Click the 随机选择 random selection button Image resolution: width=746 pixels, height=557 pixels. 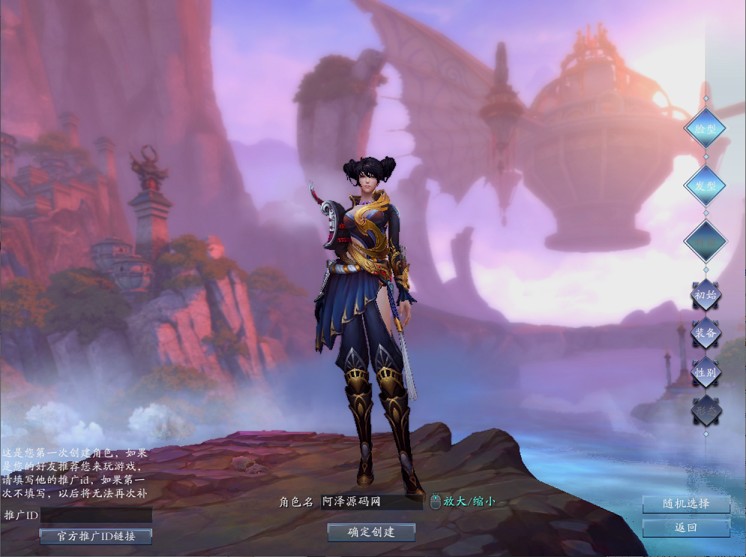click(686, 504)
